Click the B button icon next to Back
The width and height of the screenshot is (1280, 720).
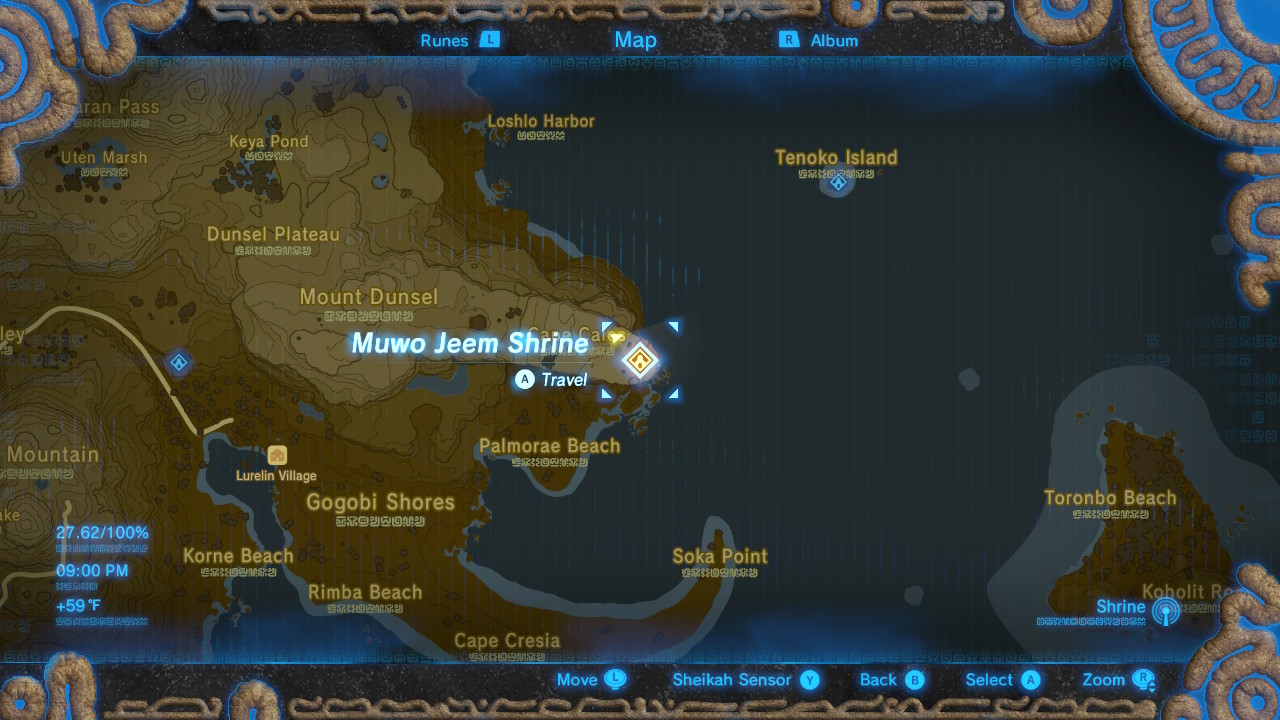tap(916, 679)
